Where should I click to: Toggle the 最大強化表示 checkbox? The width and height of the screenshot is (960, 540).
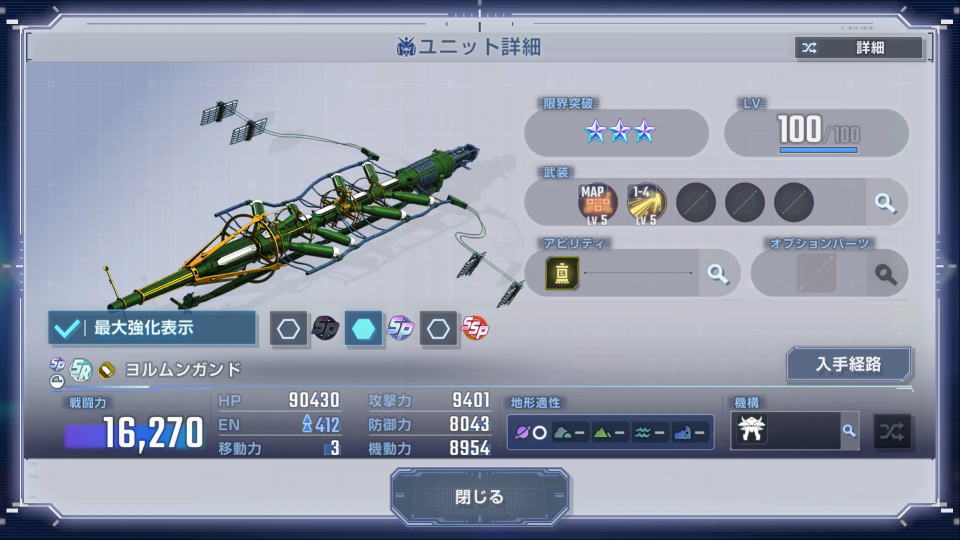click(69, 327)
